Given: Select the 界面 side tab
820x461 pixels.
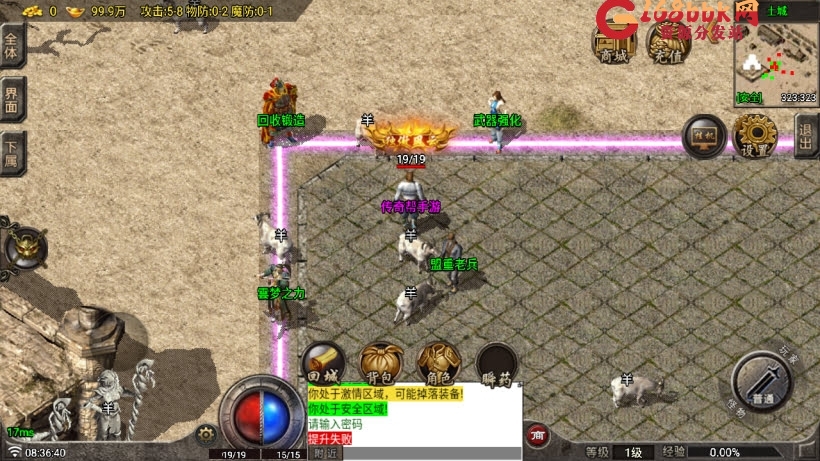Looking at the screenshot, I should [12, 100].
